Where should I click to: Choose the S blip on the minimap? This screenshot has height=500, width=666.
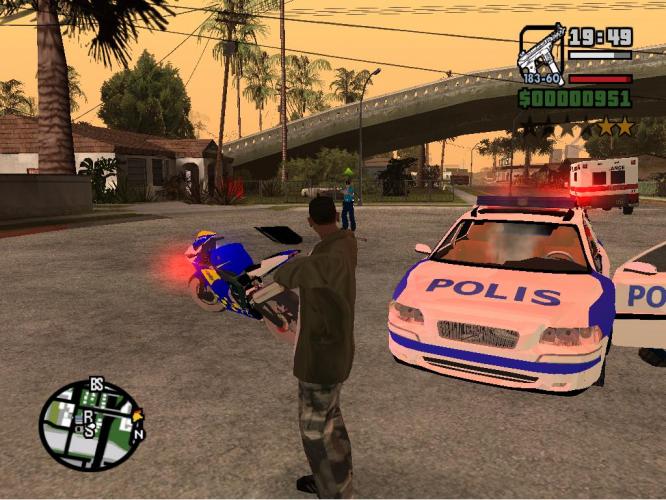pyautogui.click(x=89, y=431)
